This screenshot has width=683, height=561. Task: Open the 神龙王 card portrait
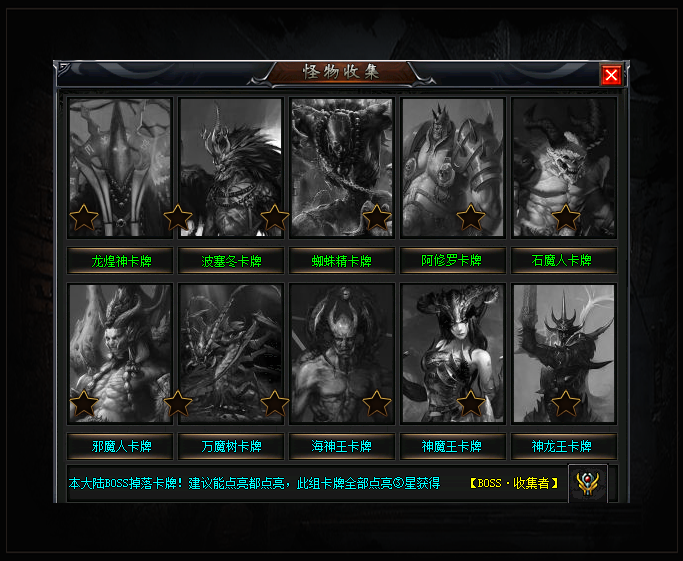pos(564,353)
